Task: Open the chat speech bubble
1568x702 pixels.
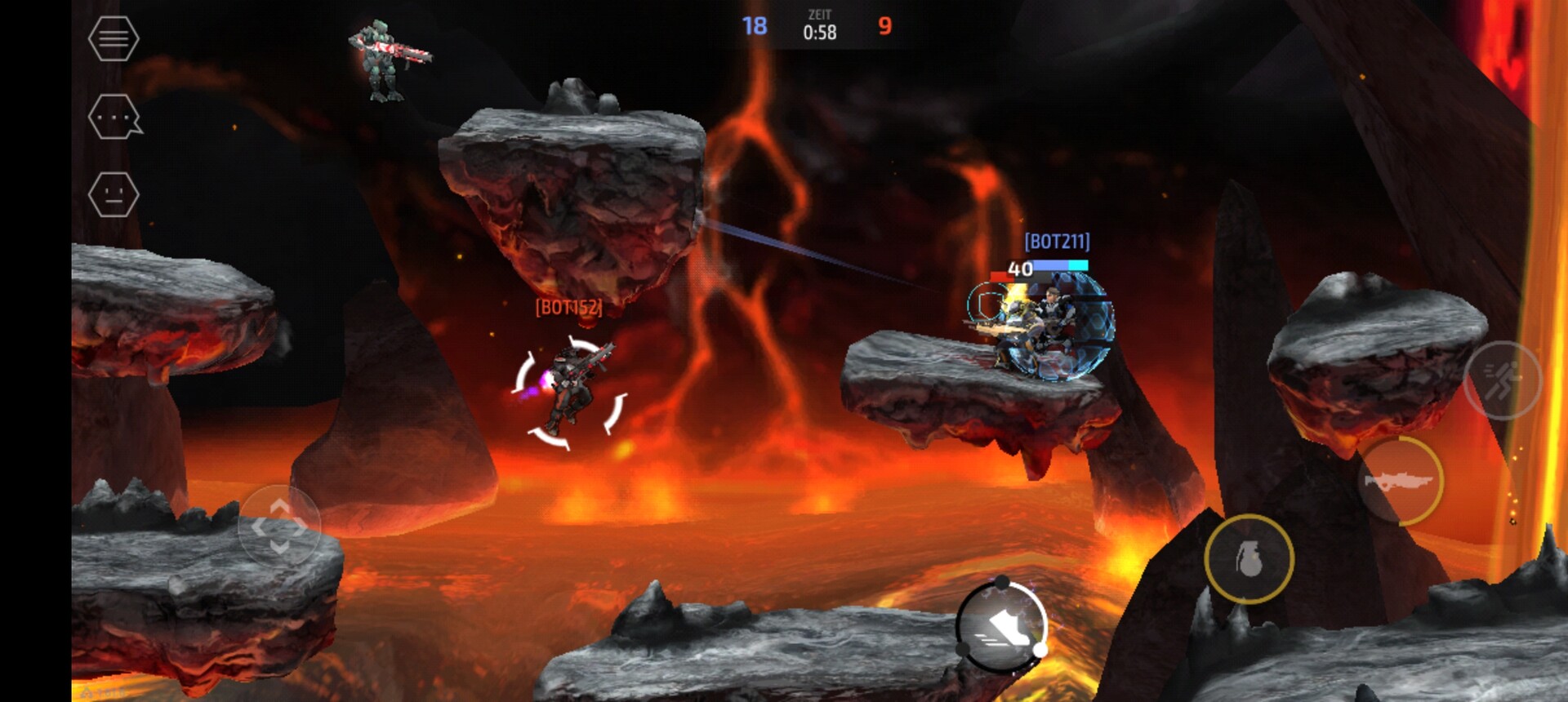Action: pos(114,117)
